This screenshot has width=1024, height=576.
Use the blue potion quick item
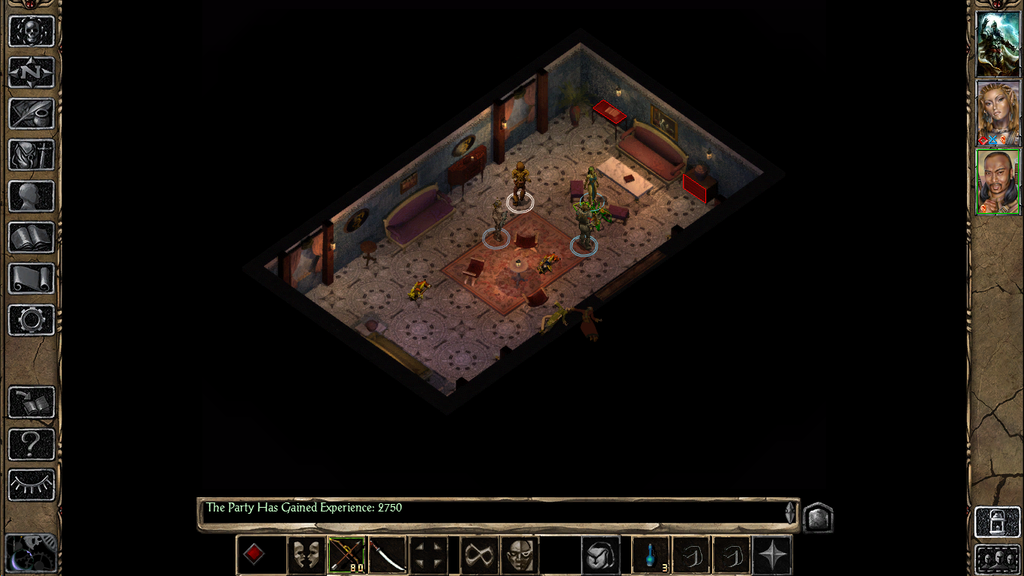651,555
